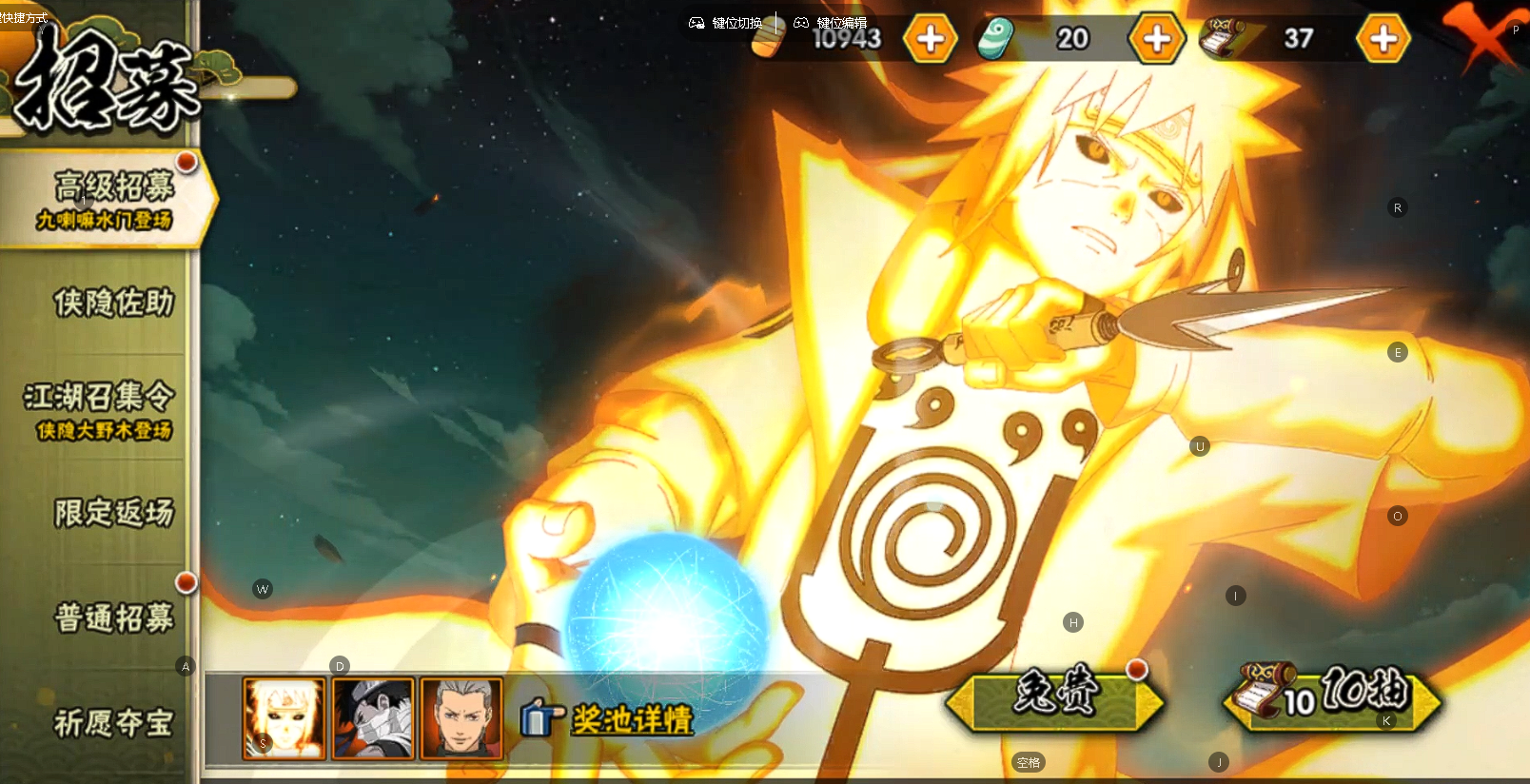Switch to 限定返场 recruitment
Image resolution: width=1530 pixels, height=784 pixels.
click(x=113, y=513)
